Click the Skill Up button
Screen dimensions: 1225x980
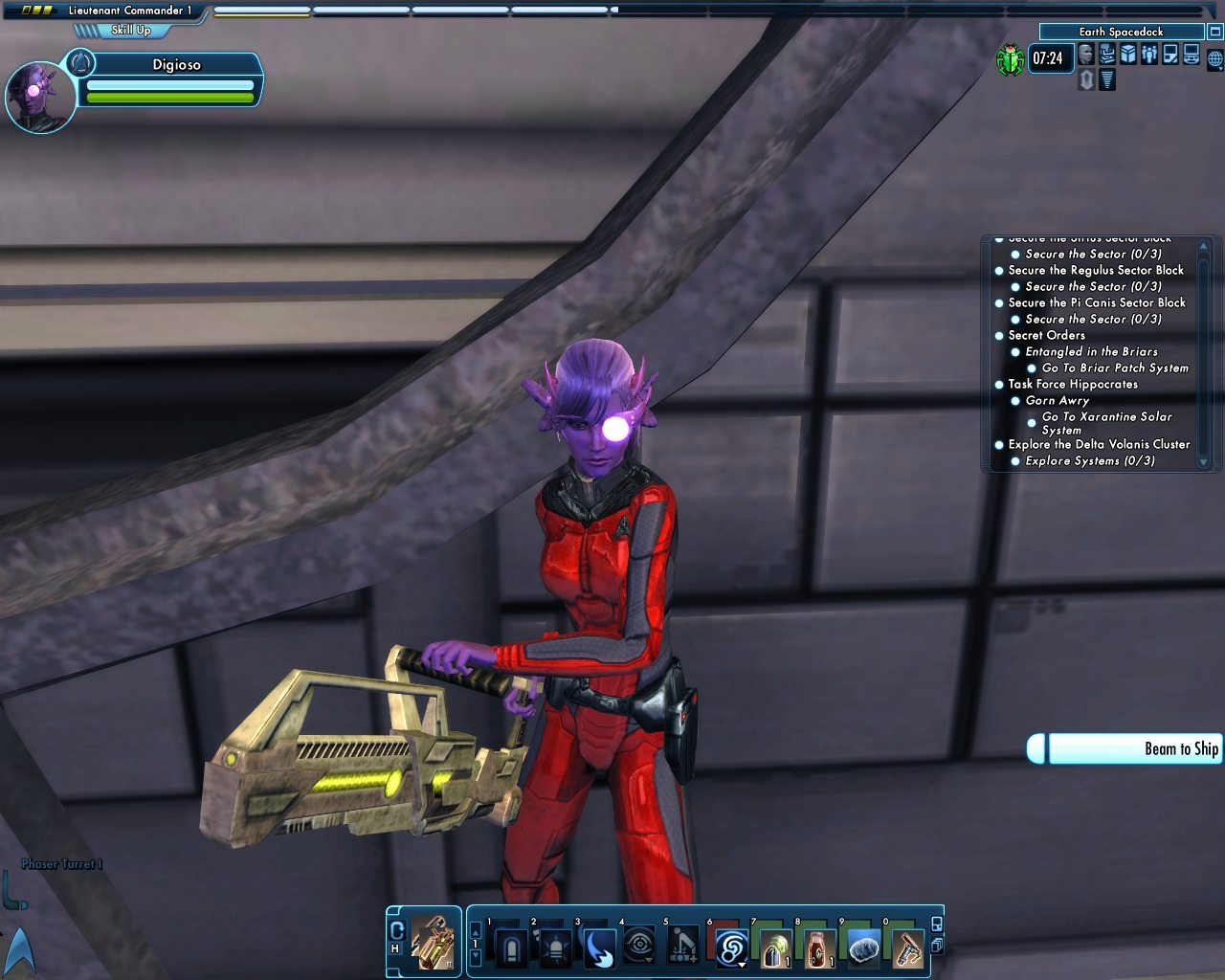pos(130,30)
